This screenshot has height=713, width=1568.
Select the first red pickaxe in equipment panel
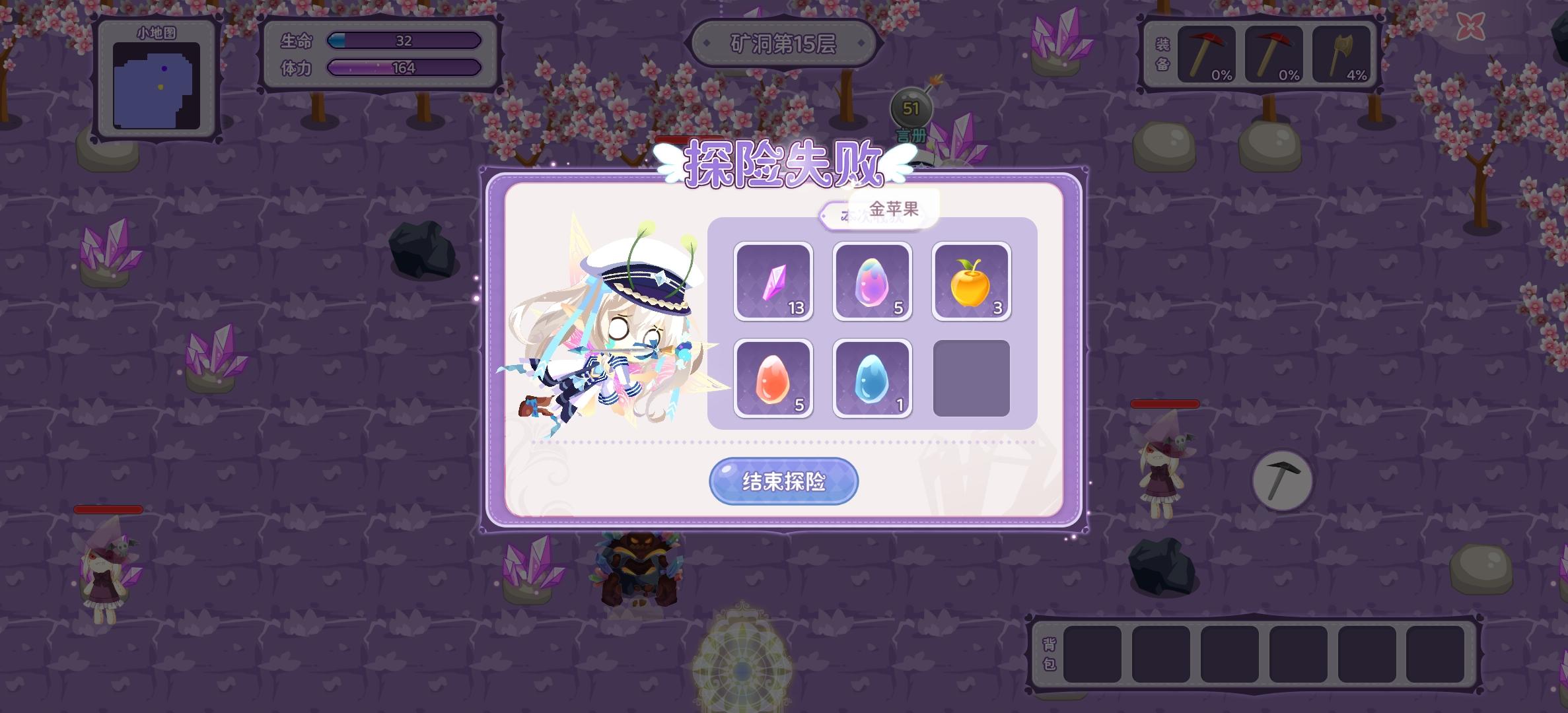[1207, 56]
